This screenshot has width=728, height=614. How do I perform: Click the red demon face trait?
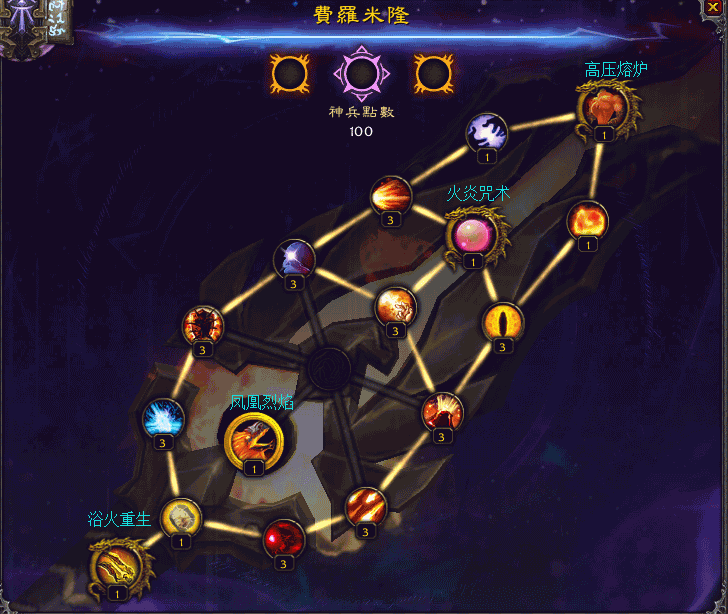(x=203, y=326)
